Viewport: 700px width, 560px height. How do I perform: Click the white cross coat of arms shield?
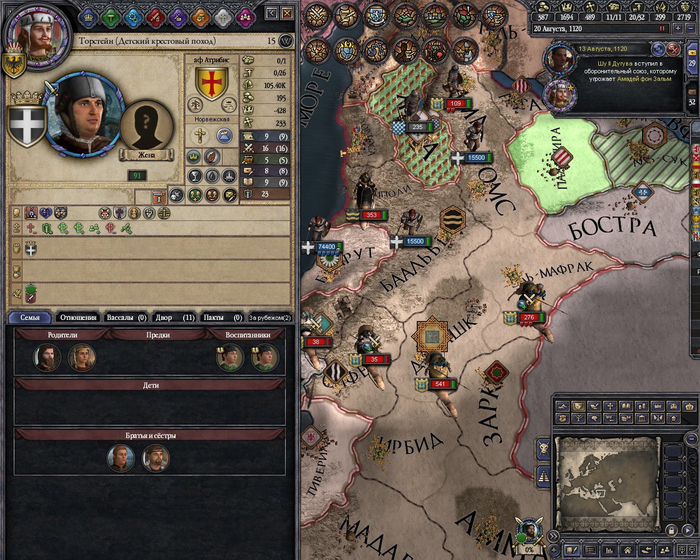(25, 124)
